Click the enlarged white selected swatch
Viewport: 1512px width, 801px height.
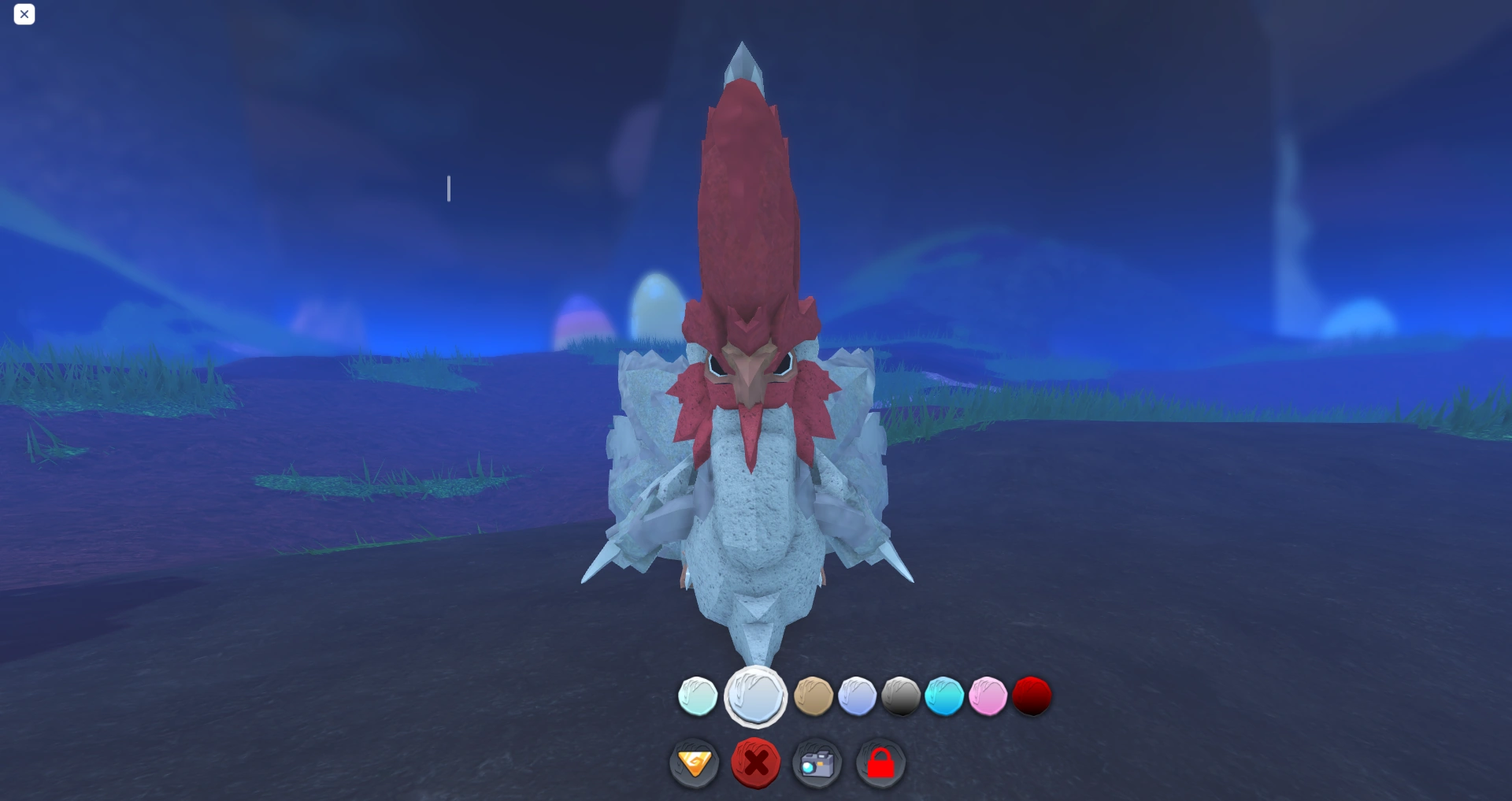point(754,696)
